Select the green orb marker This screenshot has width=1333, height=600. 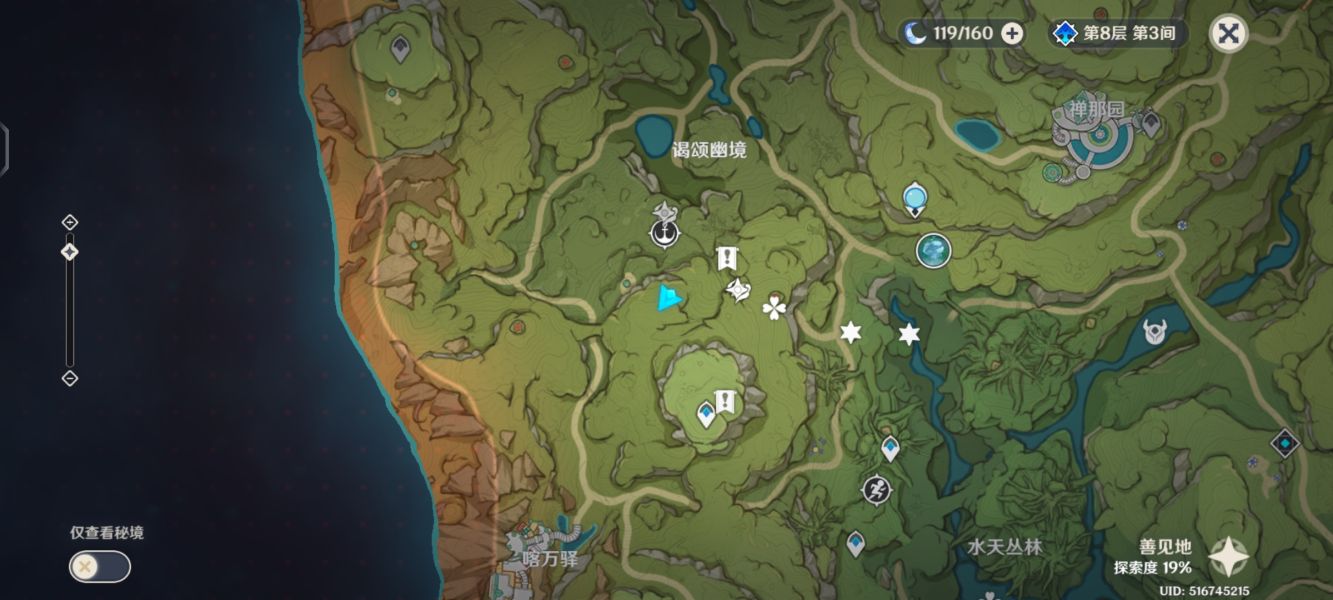pyautogui.click(x=933, y=250)
